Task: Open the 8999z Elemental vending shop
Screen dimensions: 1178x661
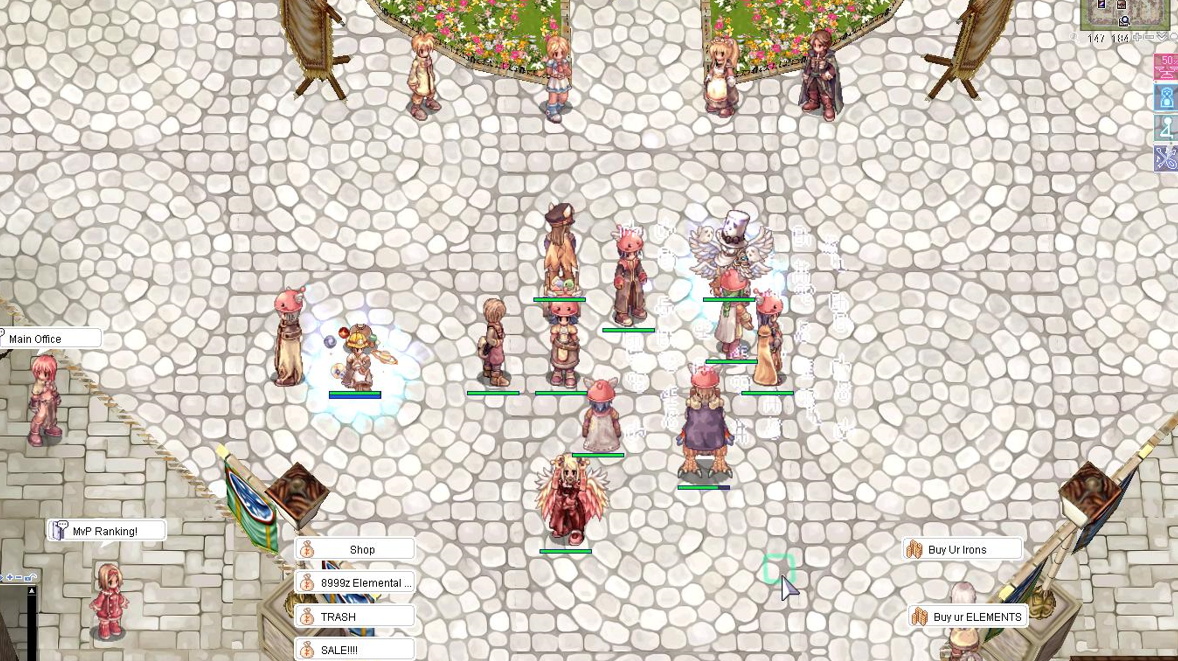Action: click(x=355, y=583)
